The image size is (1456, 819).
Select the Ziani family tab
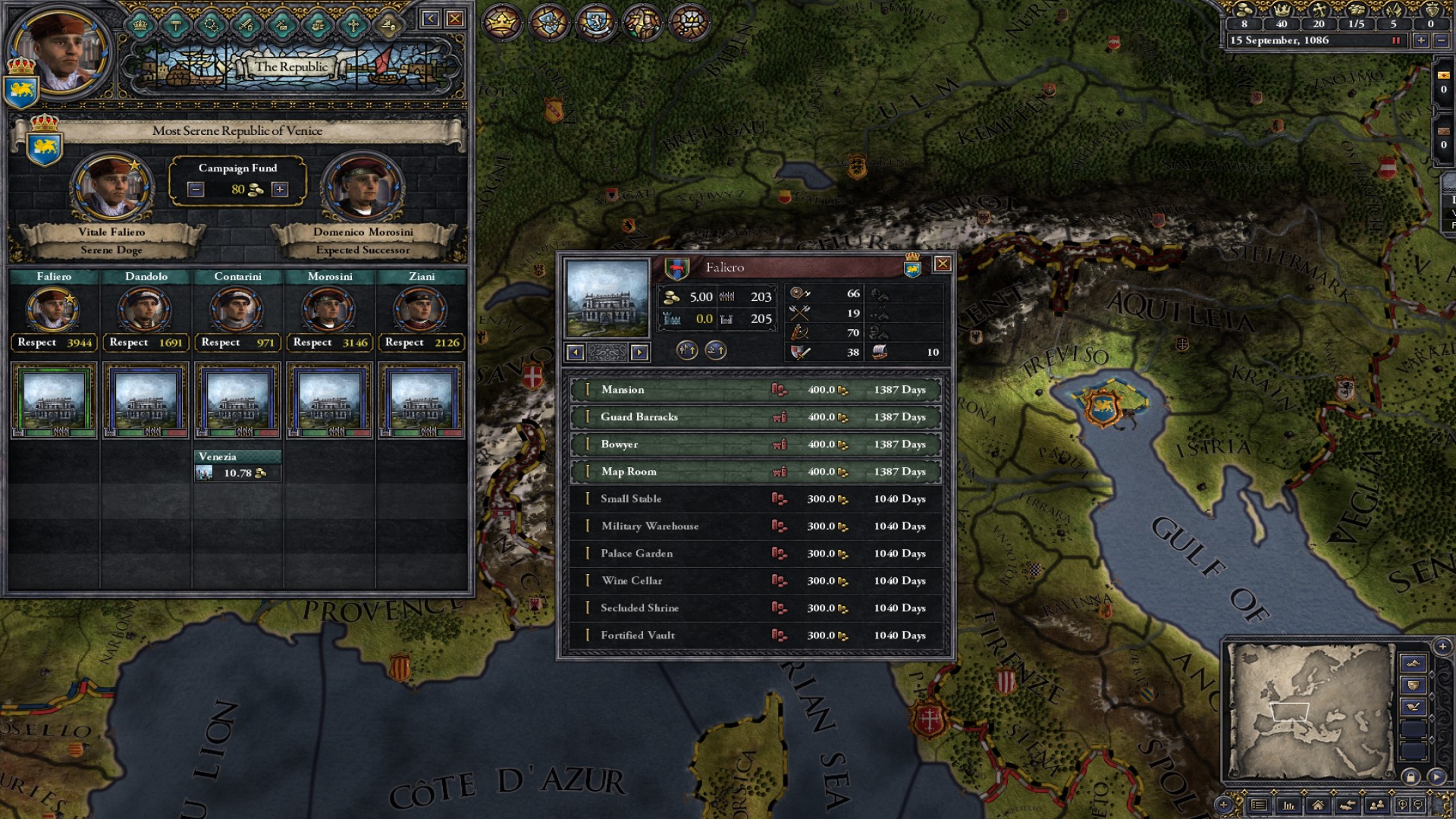(x=422, y=277)
